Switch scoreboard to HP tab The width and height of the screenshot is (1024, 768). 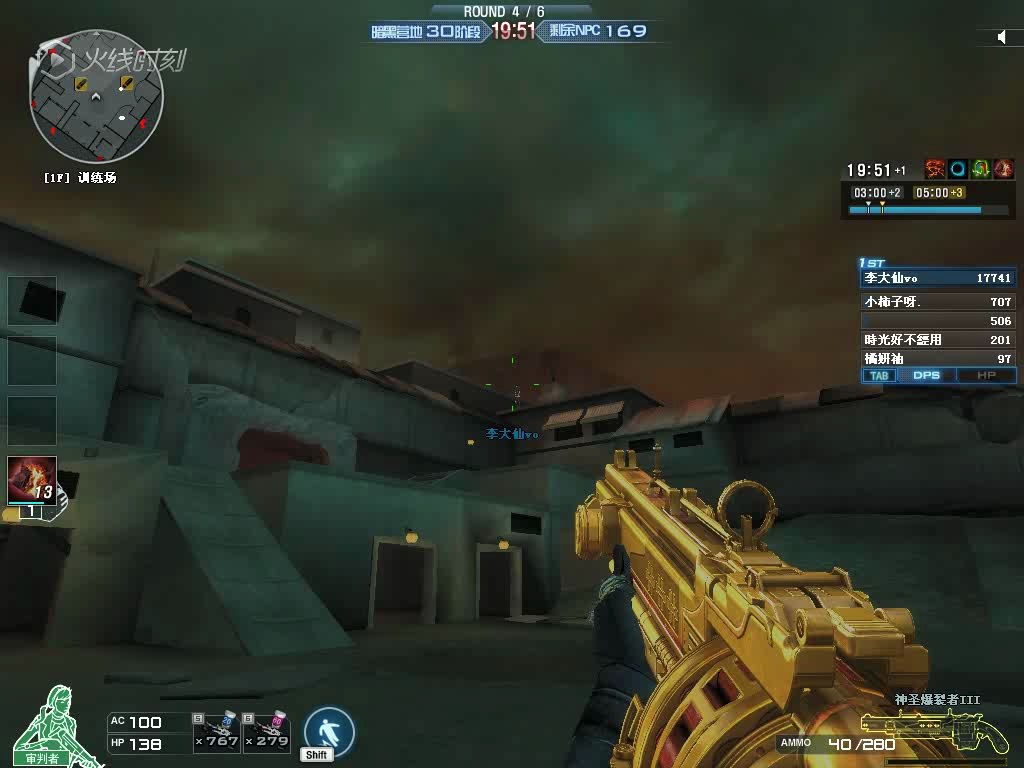click(x=986, y=376)
